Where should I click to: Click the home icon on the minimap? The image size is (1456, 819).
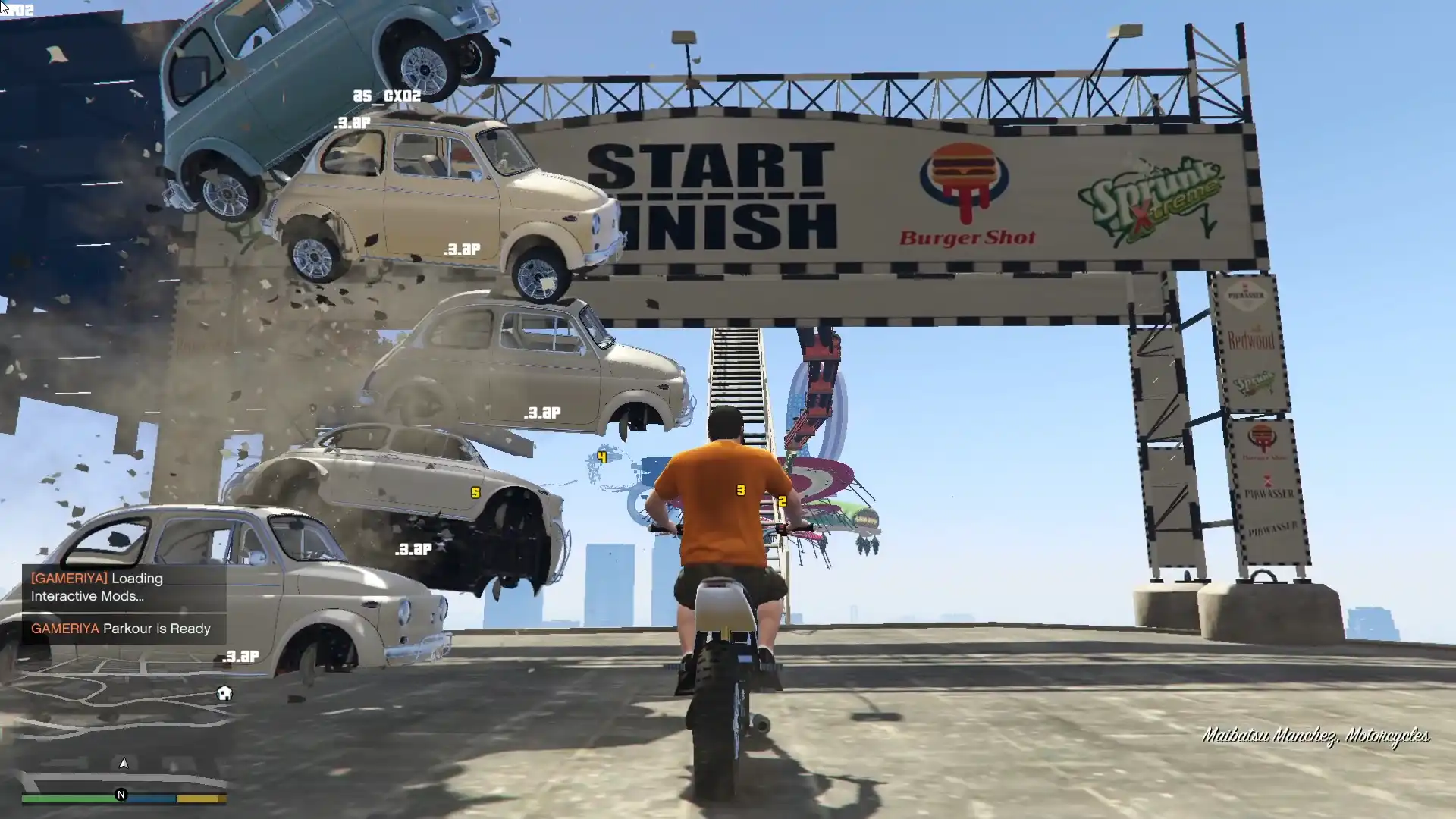point(224,693)
